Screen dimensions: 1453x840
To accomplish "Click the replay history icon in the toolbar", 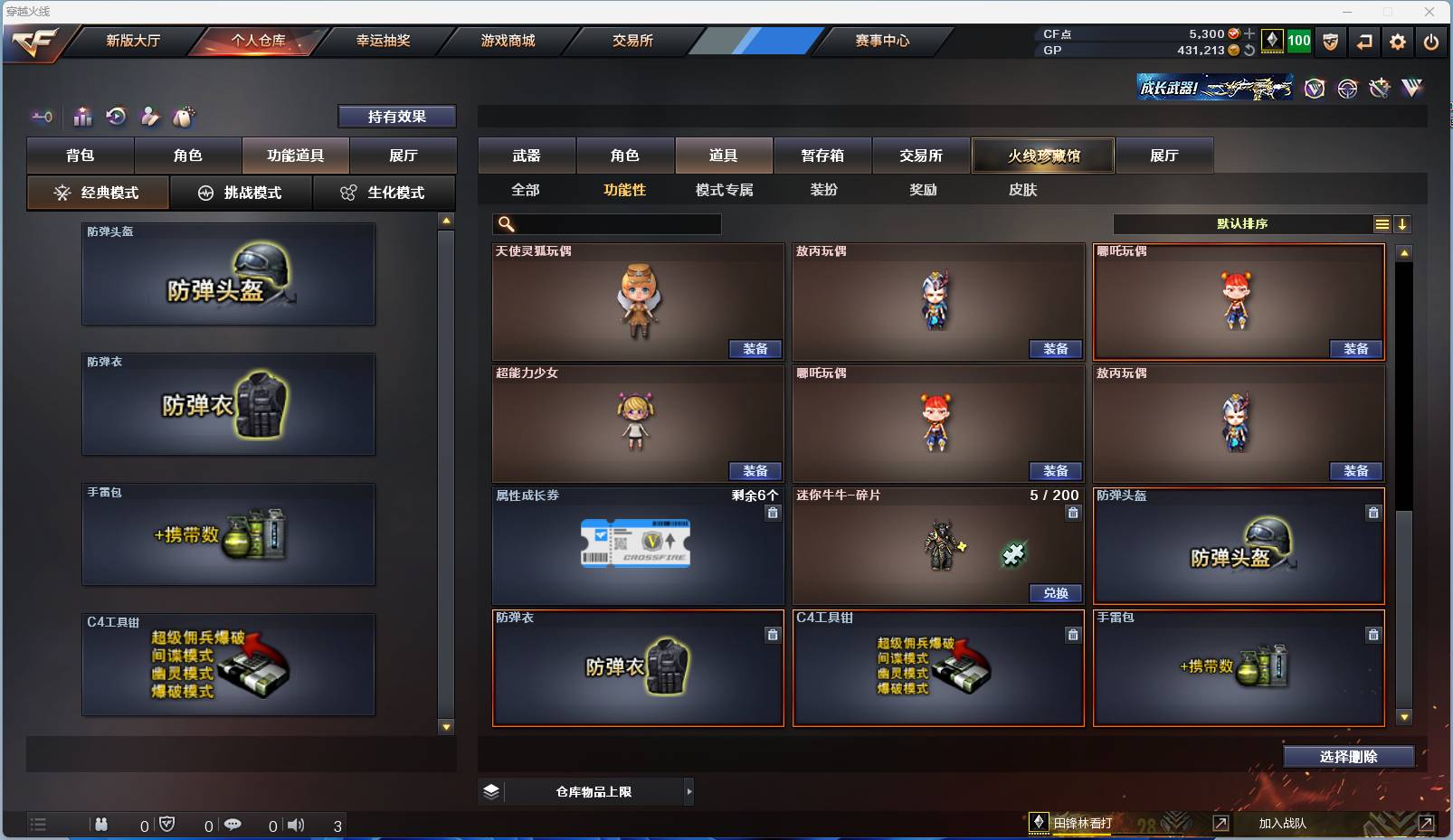I will 115,117.
